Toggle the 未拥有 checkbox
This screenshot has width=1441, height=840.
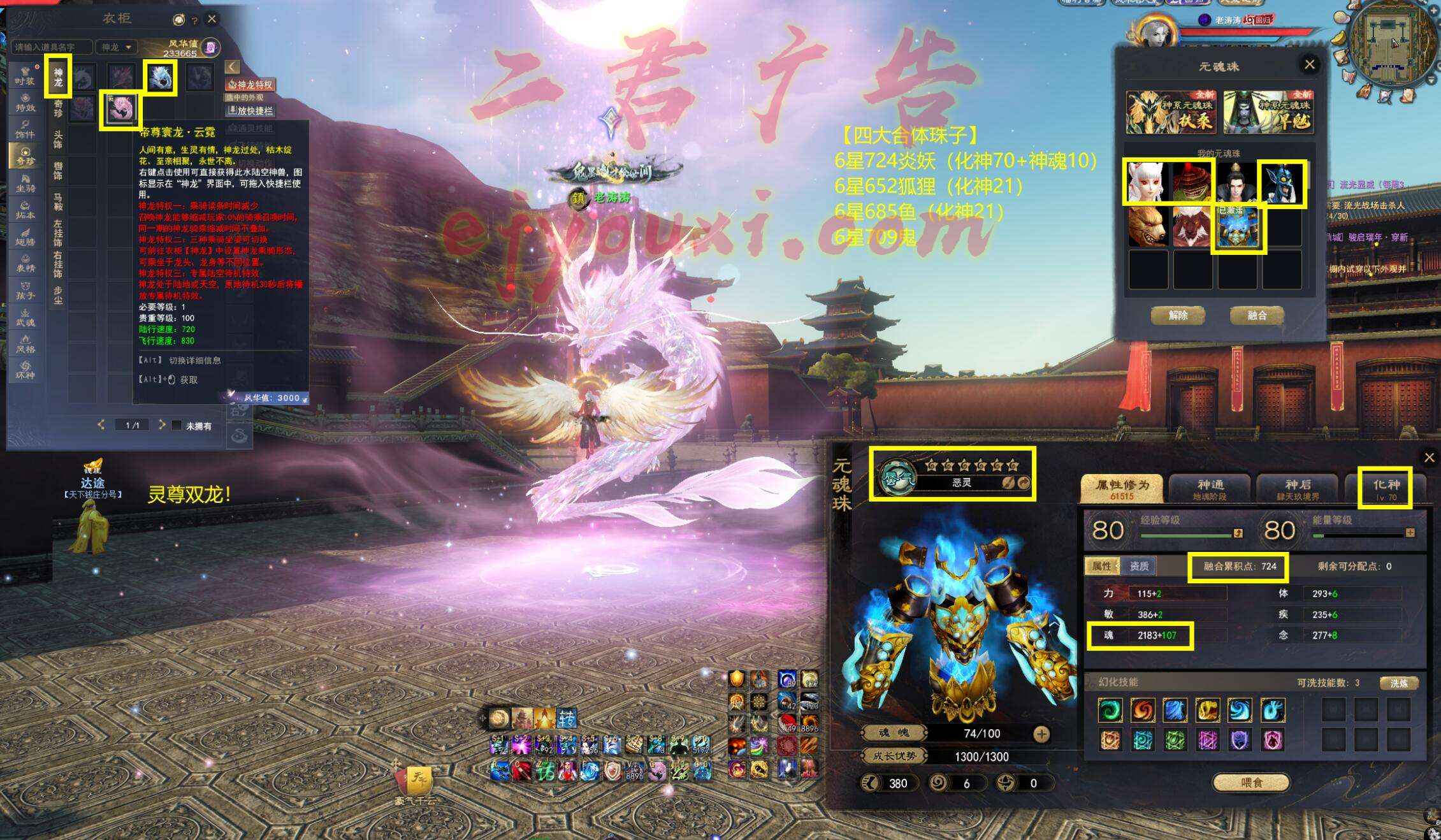click(177, 425)
